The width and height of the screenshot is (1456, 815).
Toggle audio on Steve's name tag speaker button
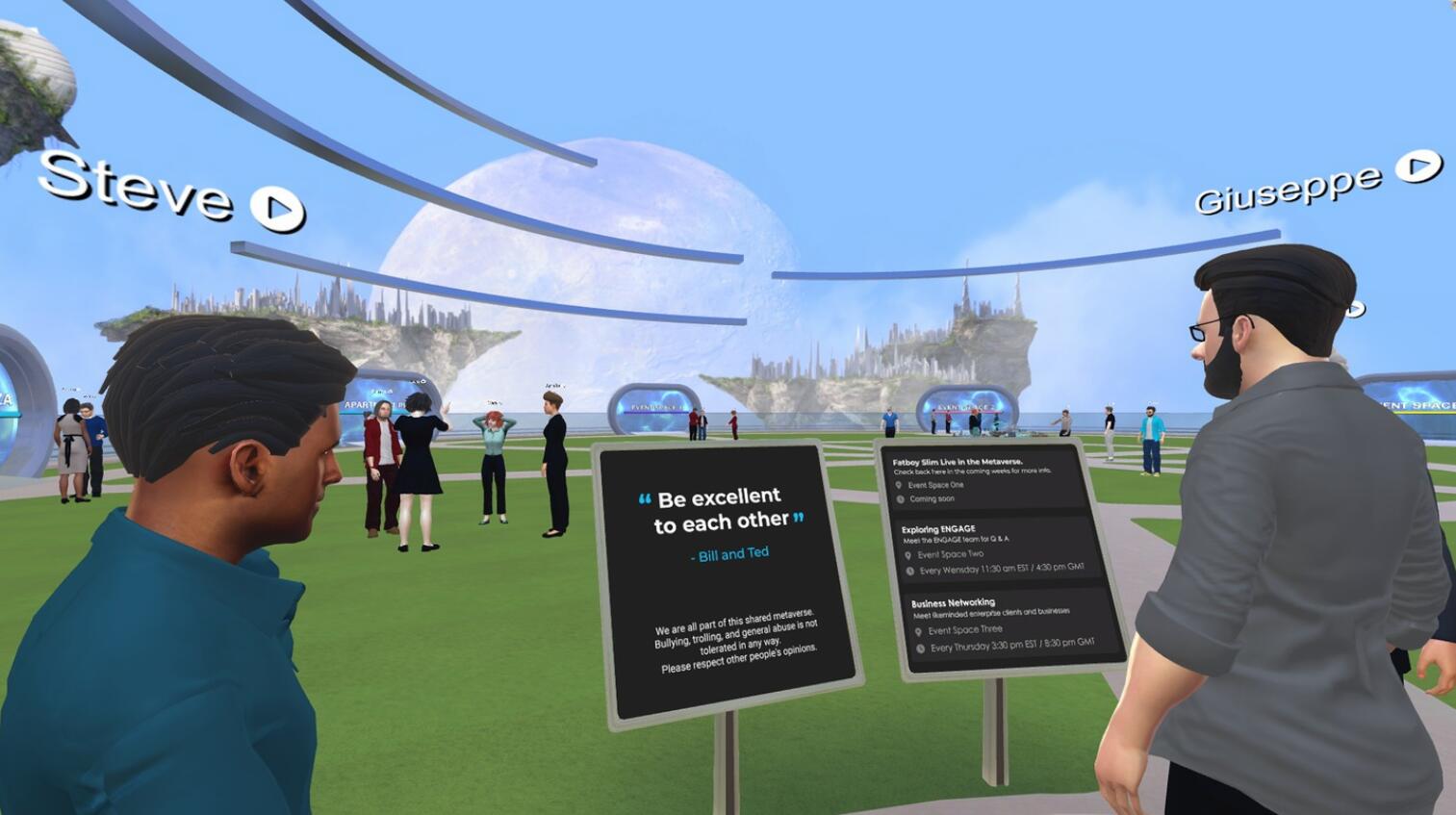point(276,208)
